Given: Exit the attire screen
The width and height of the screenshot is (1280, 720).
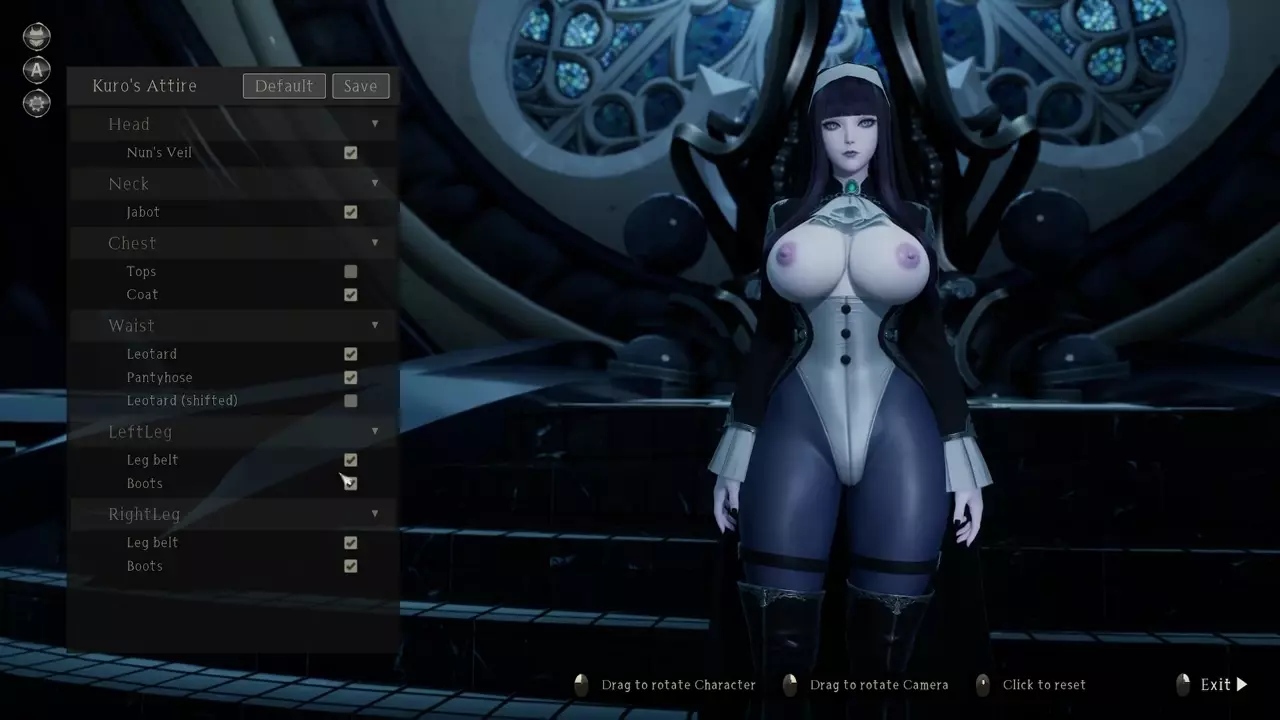Looking at the screenshot, I should pyautogui.click(x=1223, y=685).
